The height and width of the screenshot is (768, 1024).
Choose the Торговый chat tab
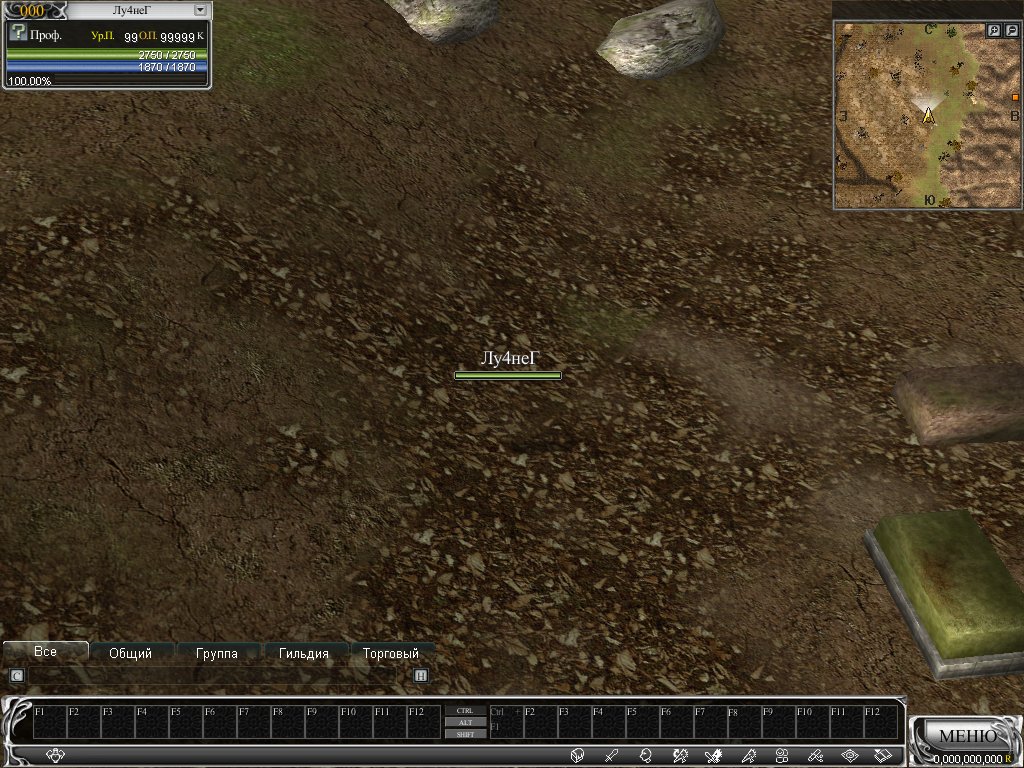(x=391, y=653)
